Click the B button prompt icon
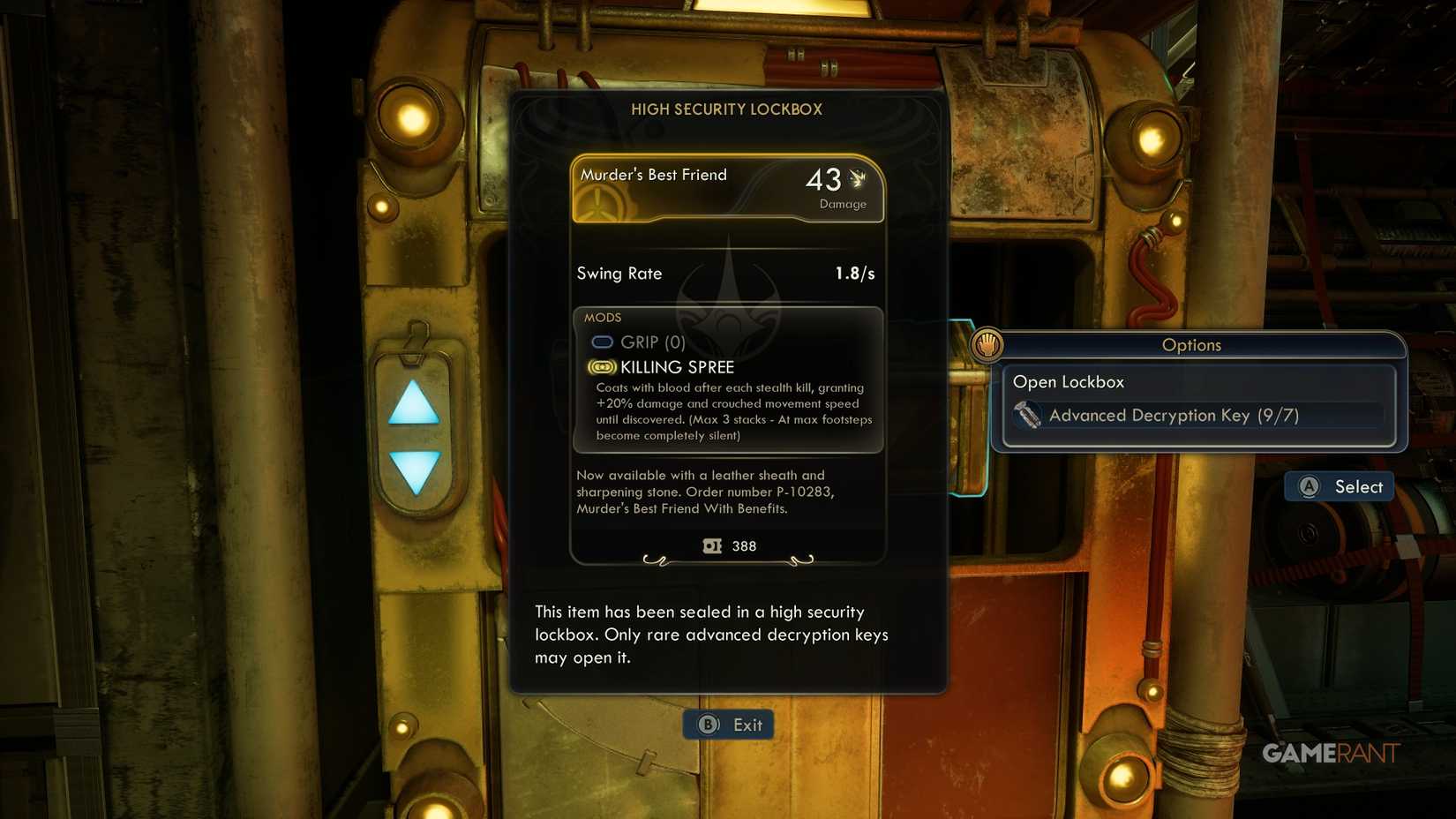Screen dimensions: 1456x819 (706, 724)
